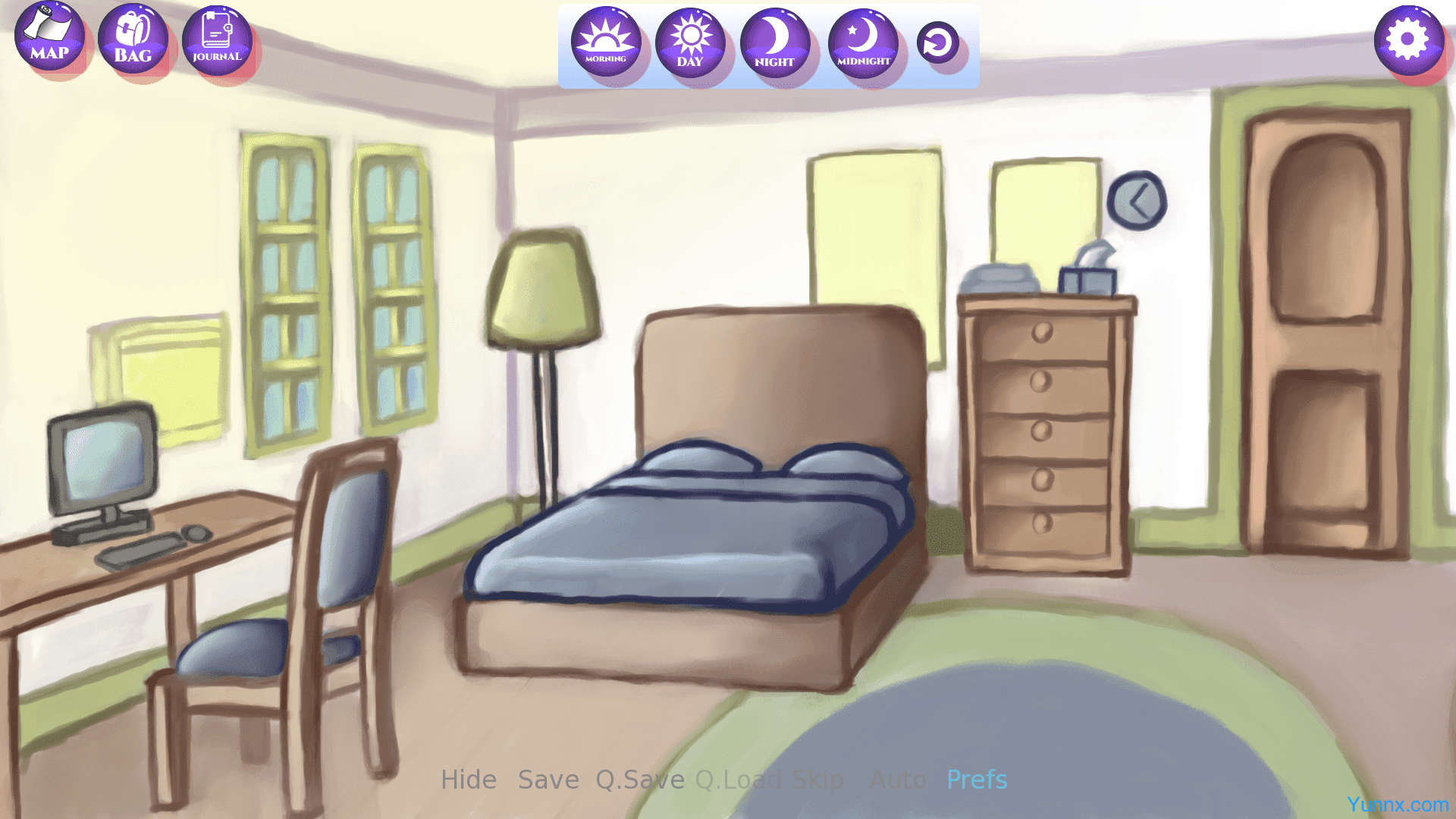Quick load with Q.Load

pyautogui.click(x=738, y=780)
